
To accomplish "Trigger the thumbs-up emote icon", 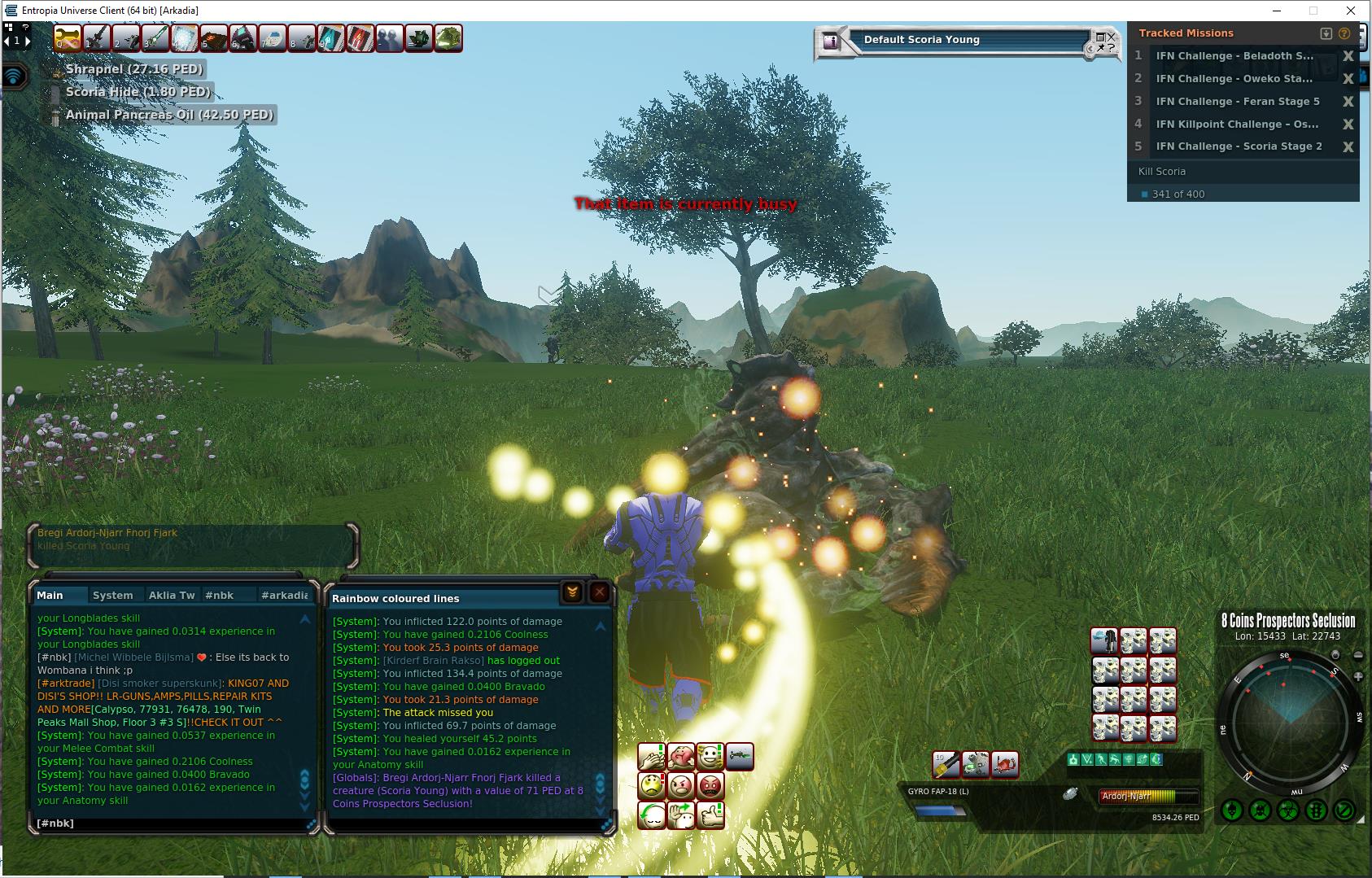I will (x=710, y=815).
